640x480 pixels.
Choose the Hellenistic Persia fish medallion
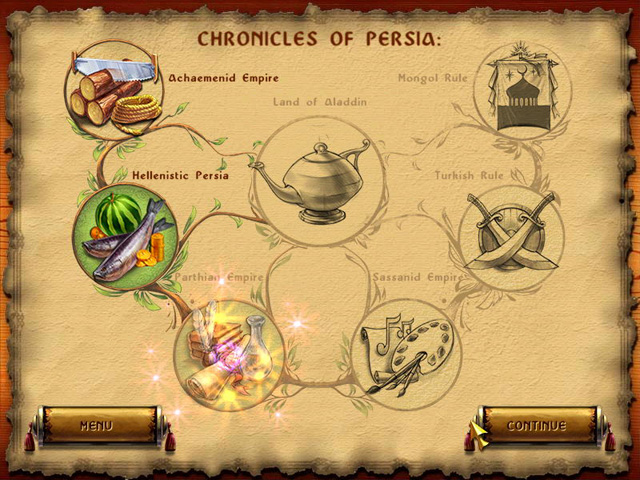pos(125,238)
